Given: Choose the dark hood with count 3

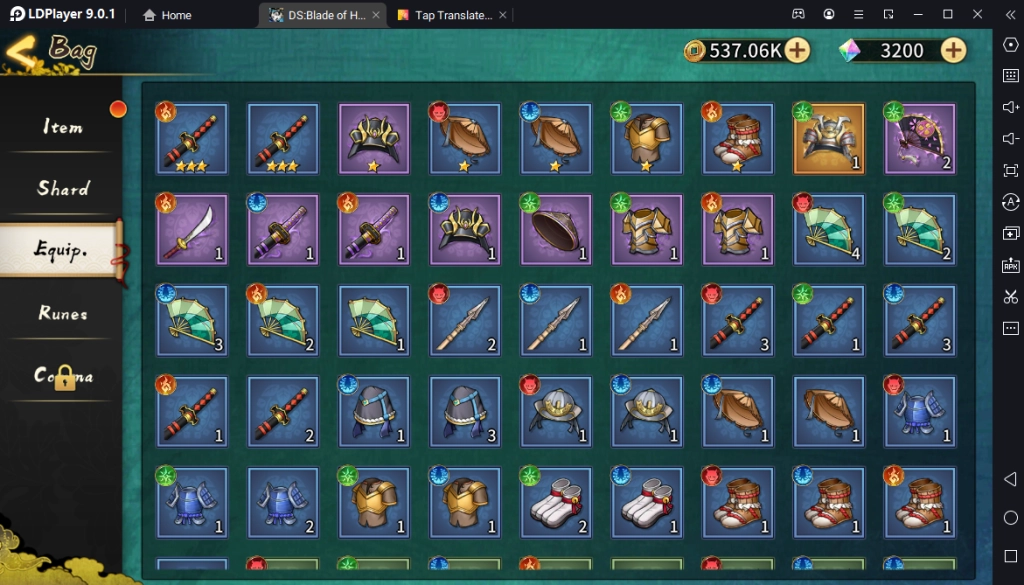Looking at the screenshot, I should point(464,412).
